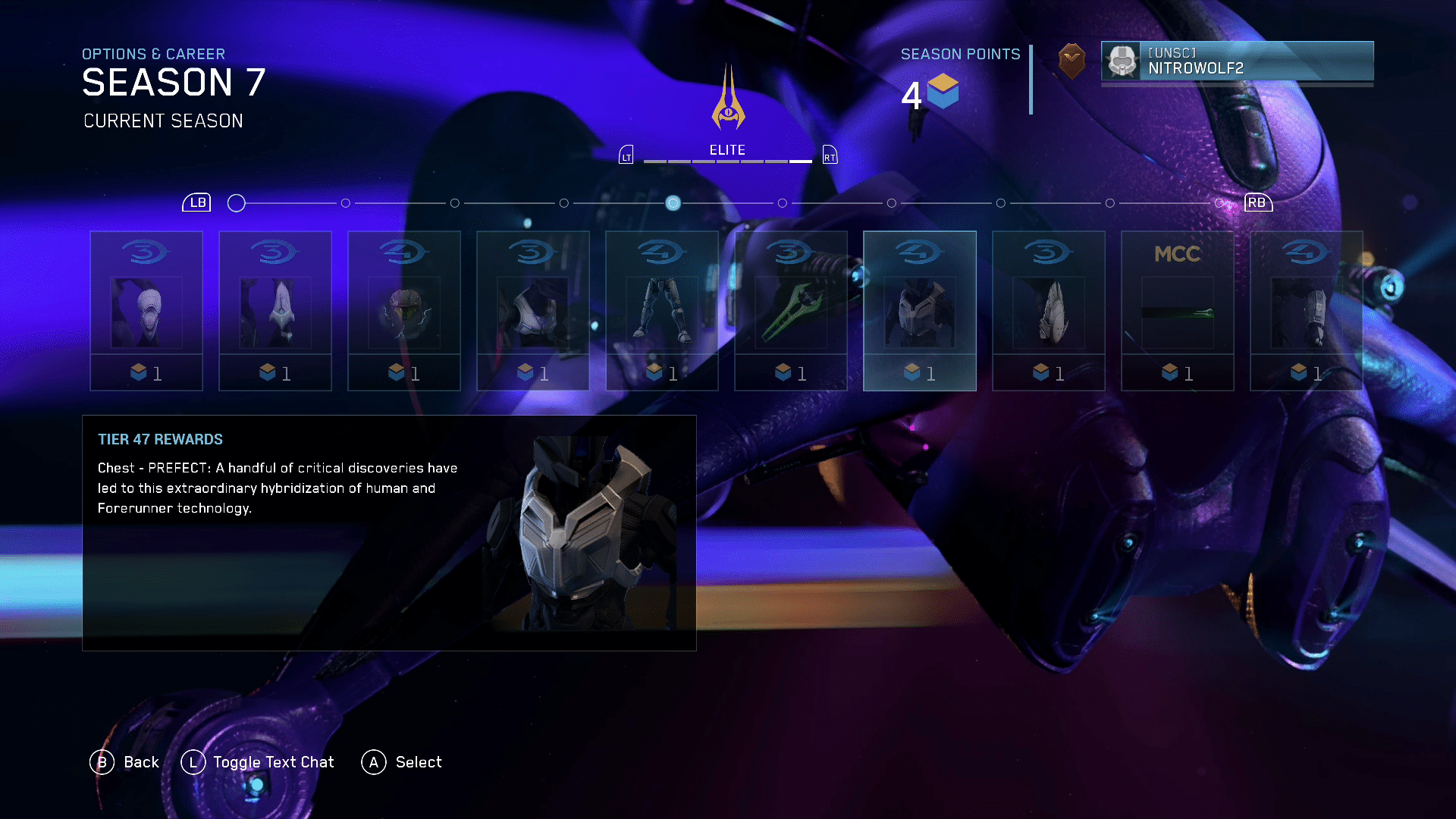The width and height of the screenshot is (1456, 819).
Task: Toggle Text Chat
Action: click(x=258, y=762)
